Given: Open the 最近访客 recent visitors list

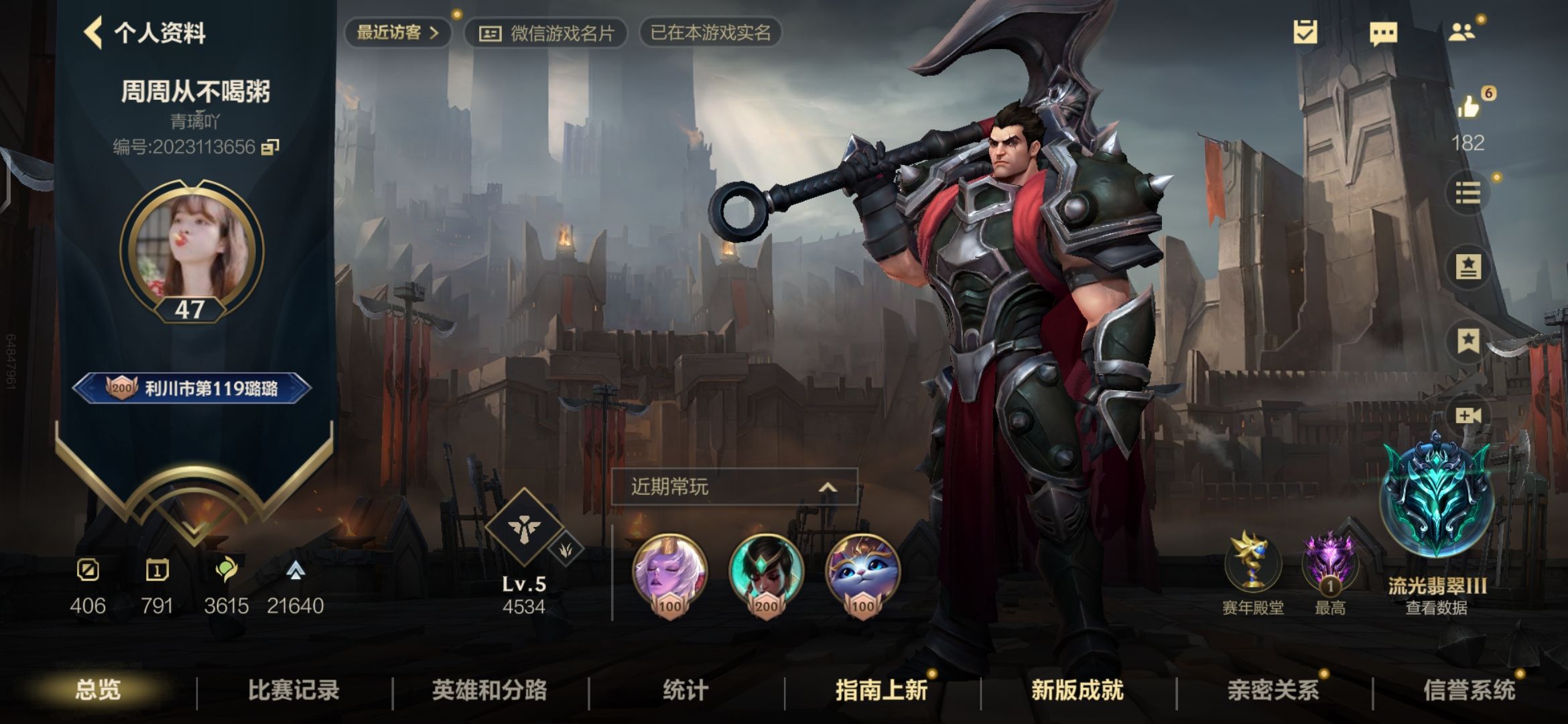Looking at the screenshot, I should click(x=397, y=32).
